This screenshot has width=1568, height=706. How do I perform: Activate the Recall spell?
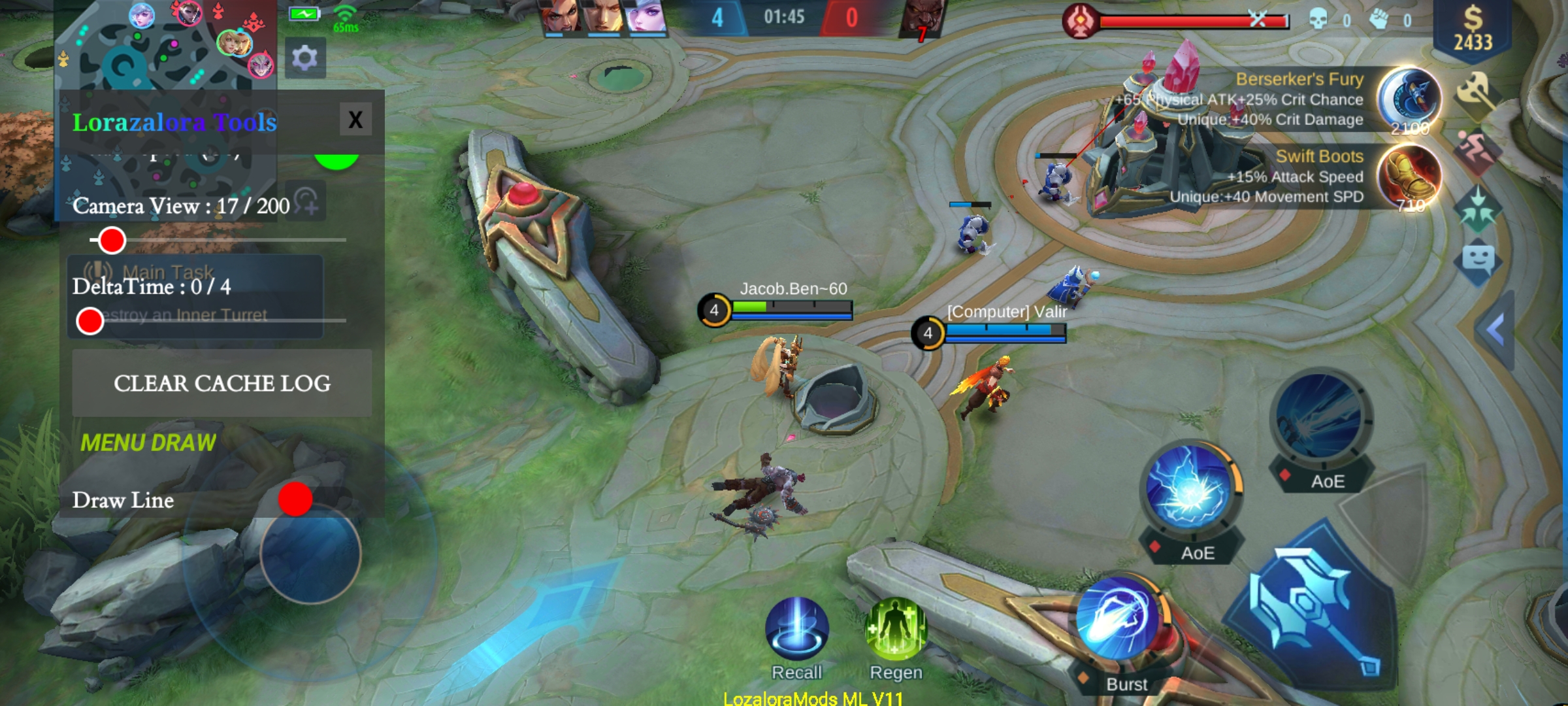click(x=796, y=629)
